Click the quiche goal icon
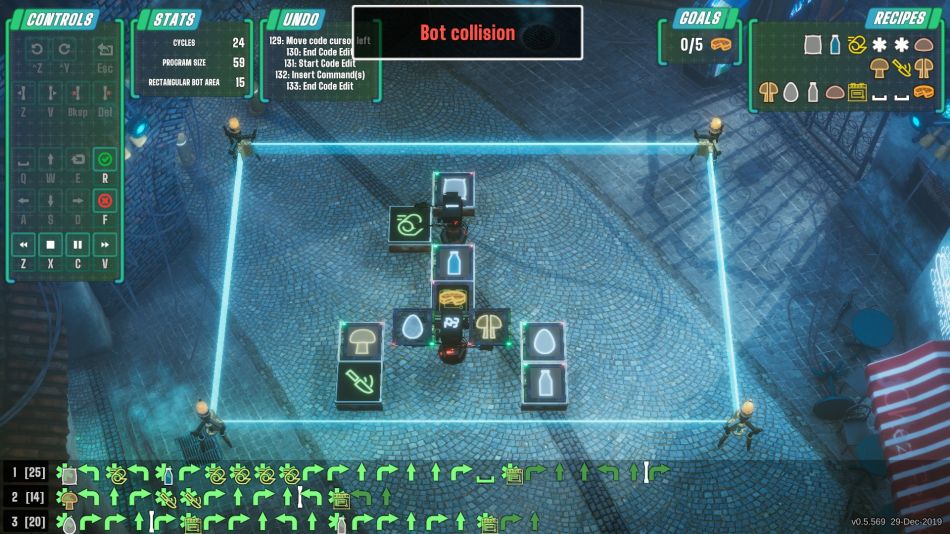 pyautogui.click(x=721, y=45)
